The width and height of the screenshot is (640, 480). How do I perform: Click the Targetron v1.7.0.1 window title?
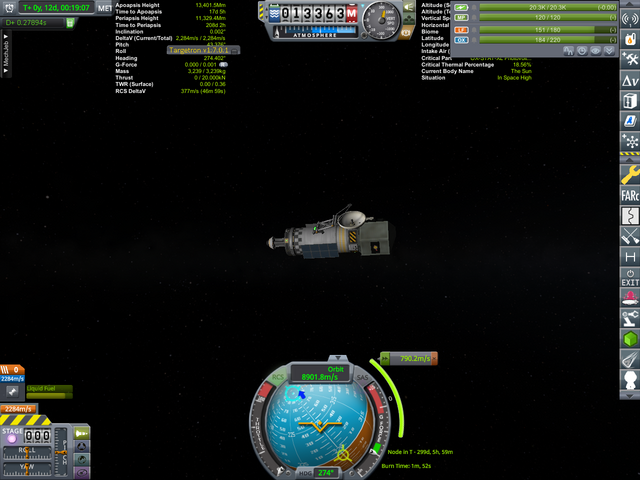tap(199, 49)
